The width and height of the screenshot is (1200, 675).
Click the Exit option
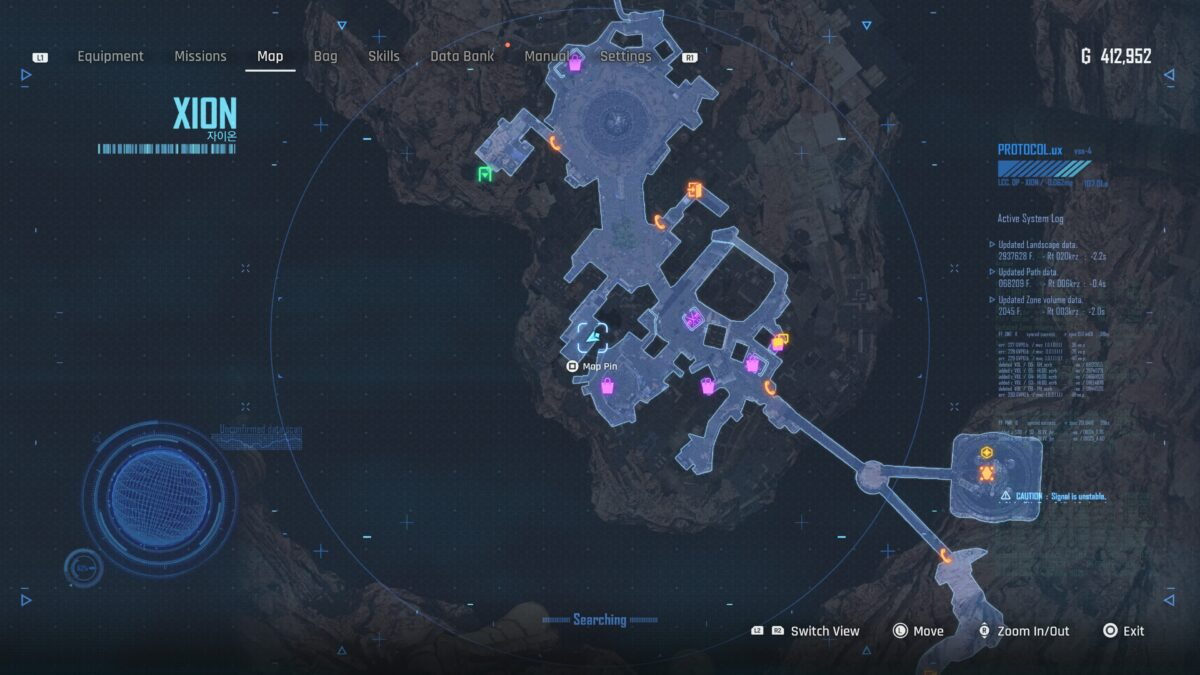point(1132,631)
